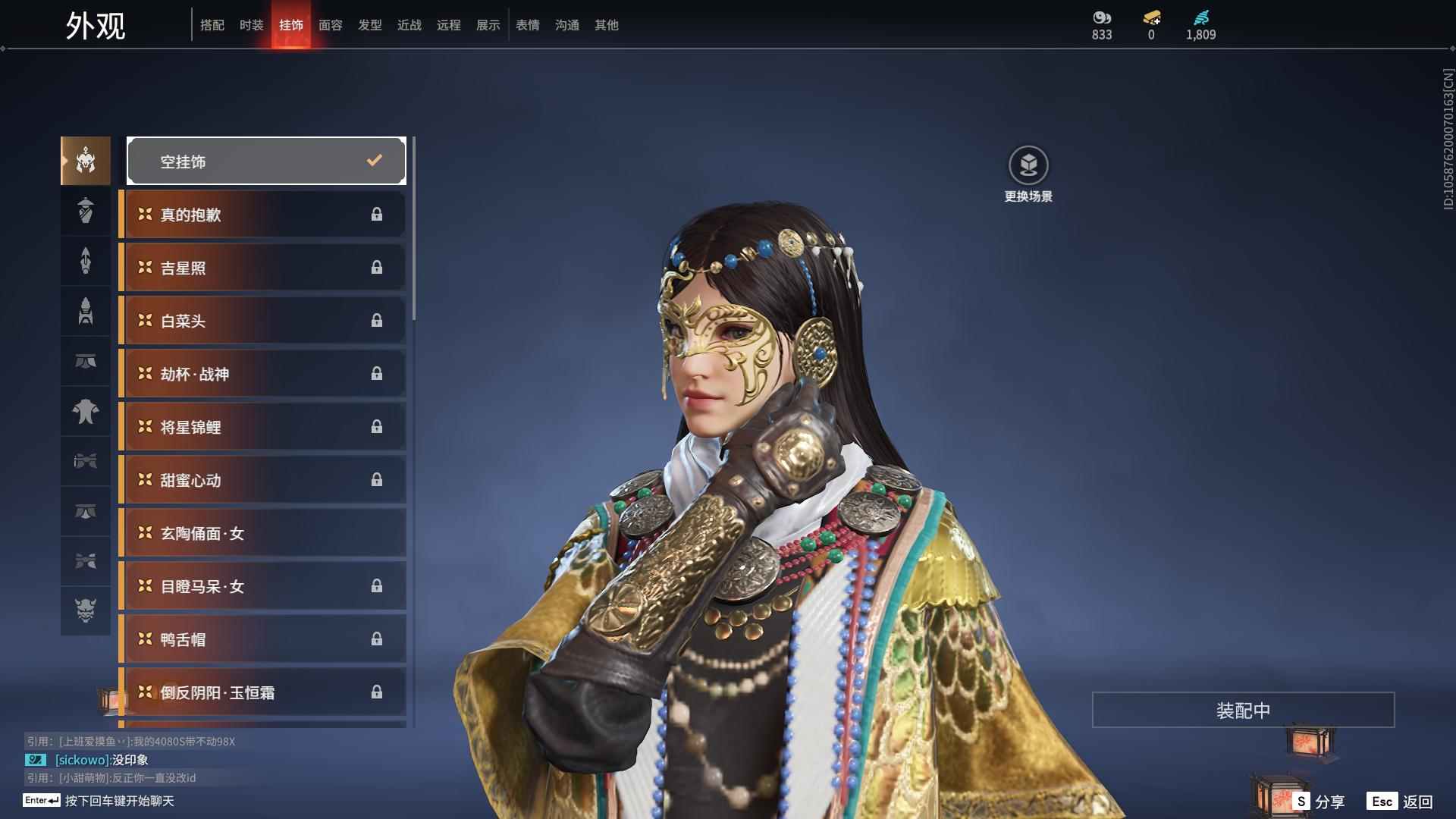Image resolution: width=1456 pixels, height=819 pixels.
Task: Open the 近战 melee tab
Action: tap(409, 25)
